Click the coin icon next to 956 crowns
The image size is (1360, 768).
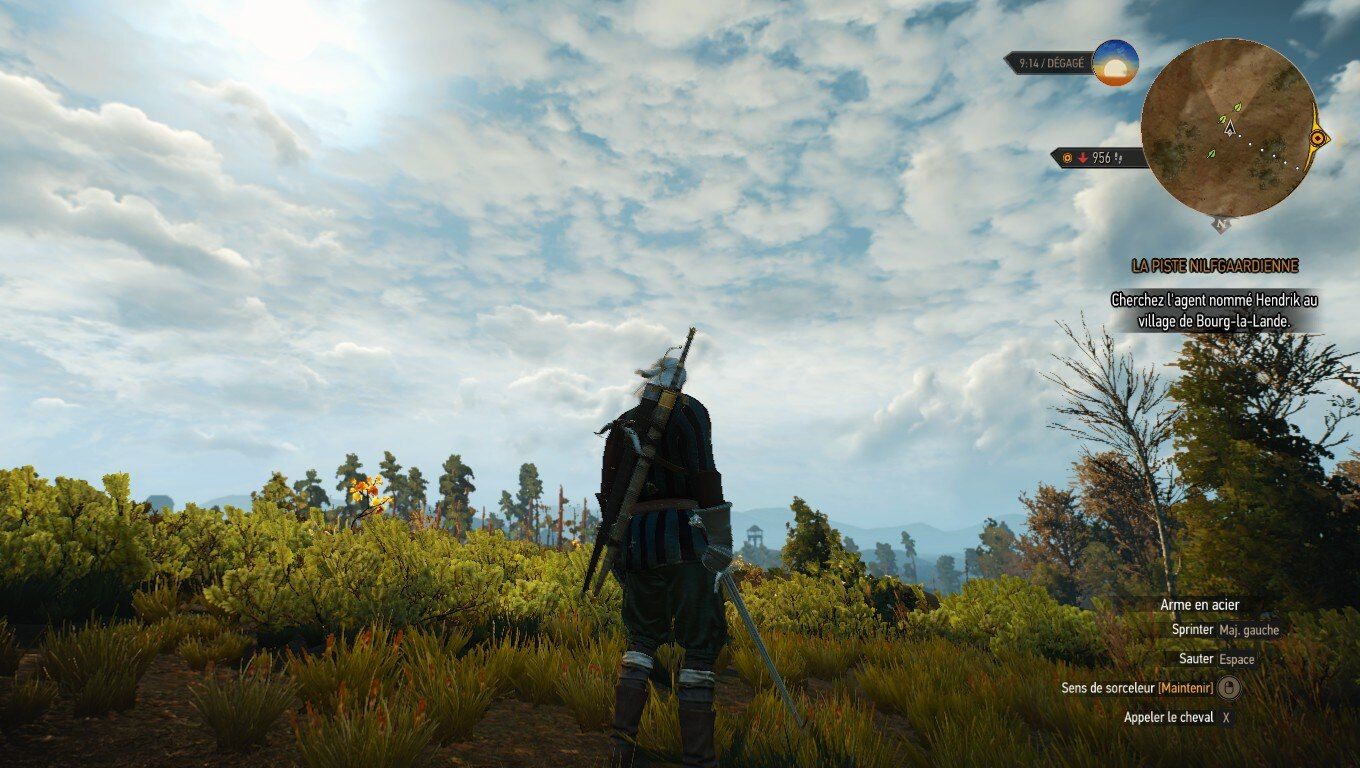(1068, 158)
